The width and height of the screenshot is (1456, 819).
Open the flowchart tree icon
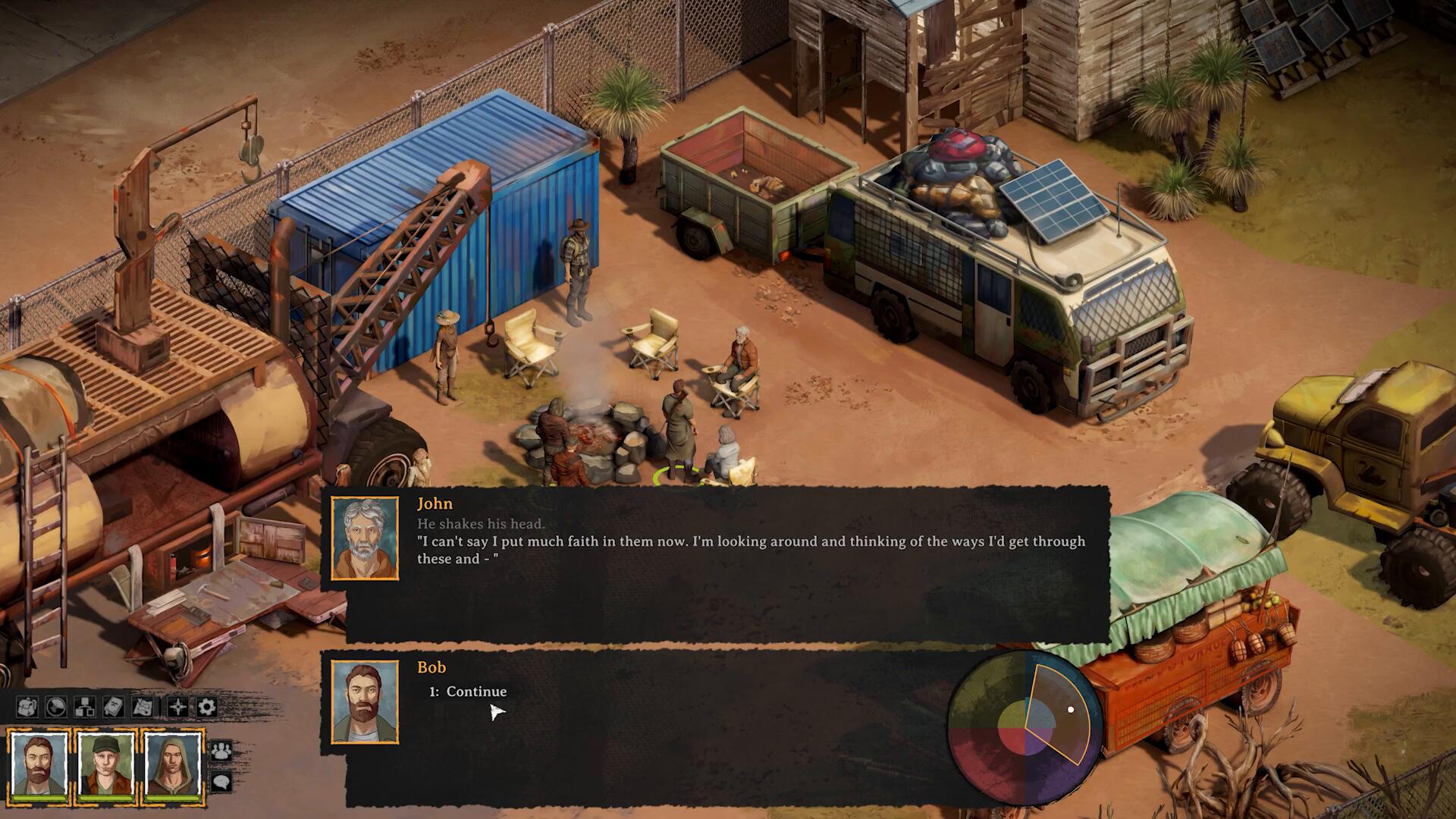pos(84,708)
